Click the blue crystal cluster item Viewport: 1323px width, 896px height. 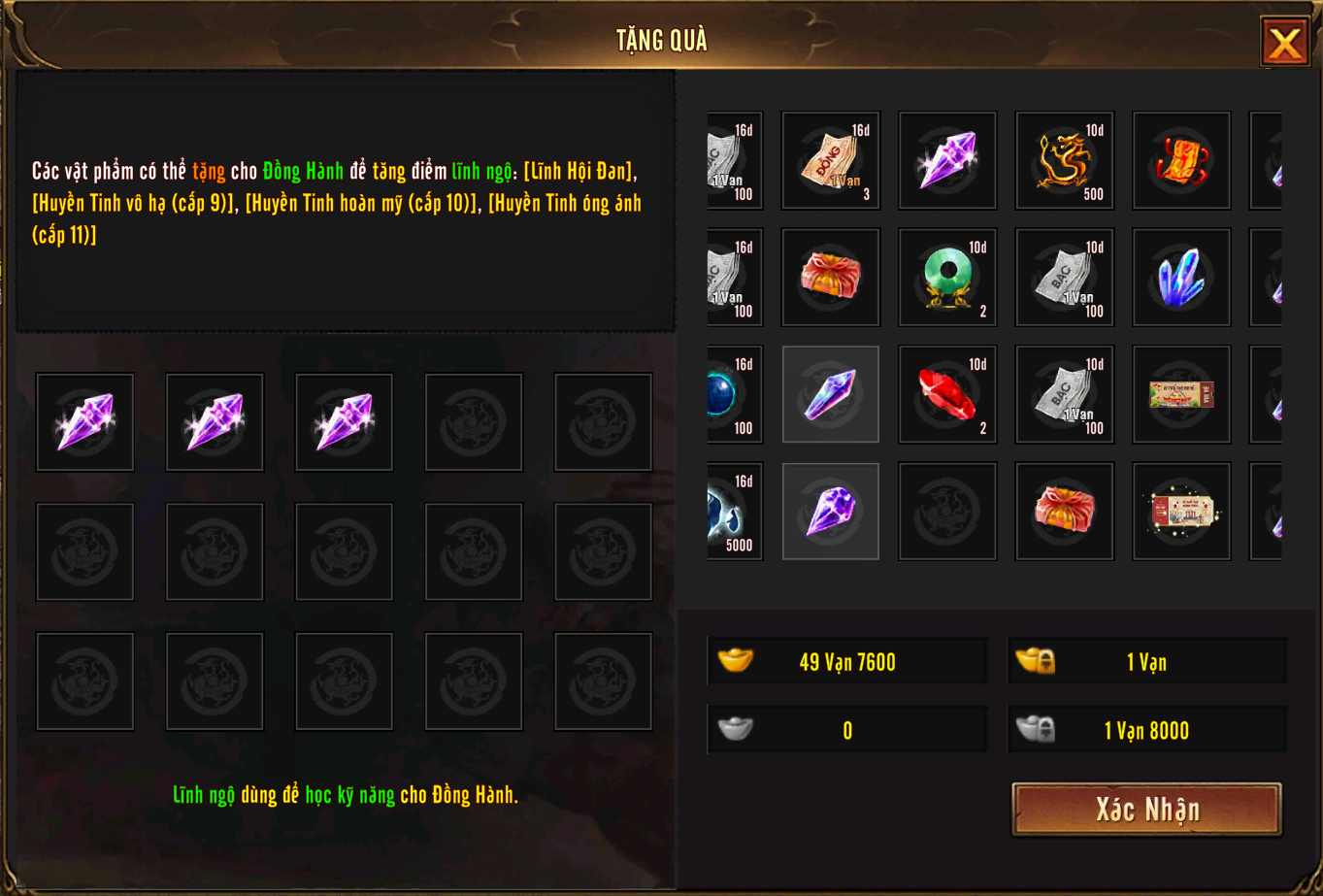(1181, 278)
